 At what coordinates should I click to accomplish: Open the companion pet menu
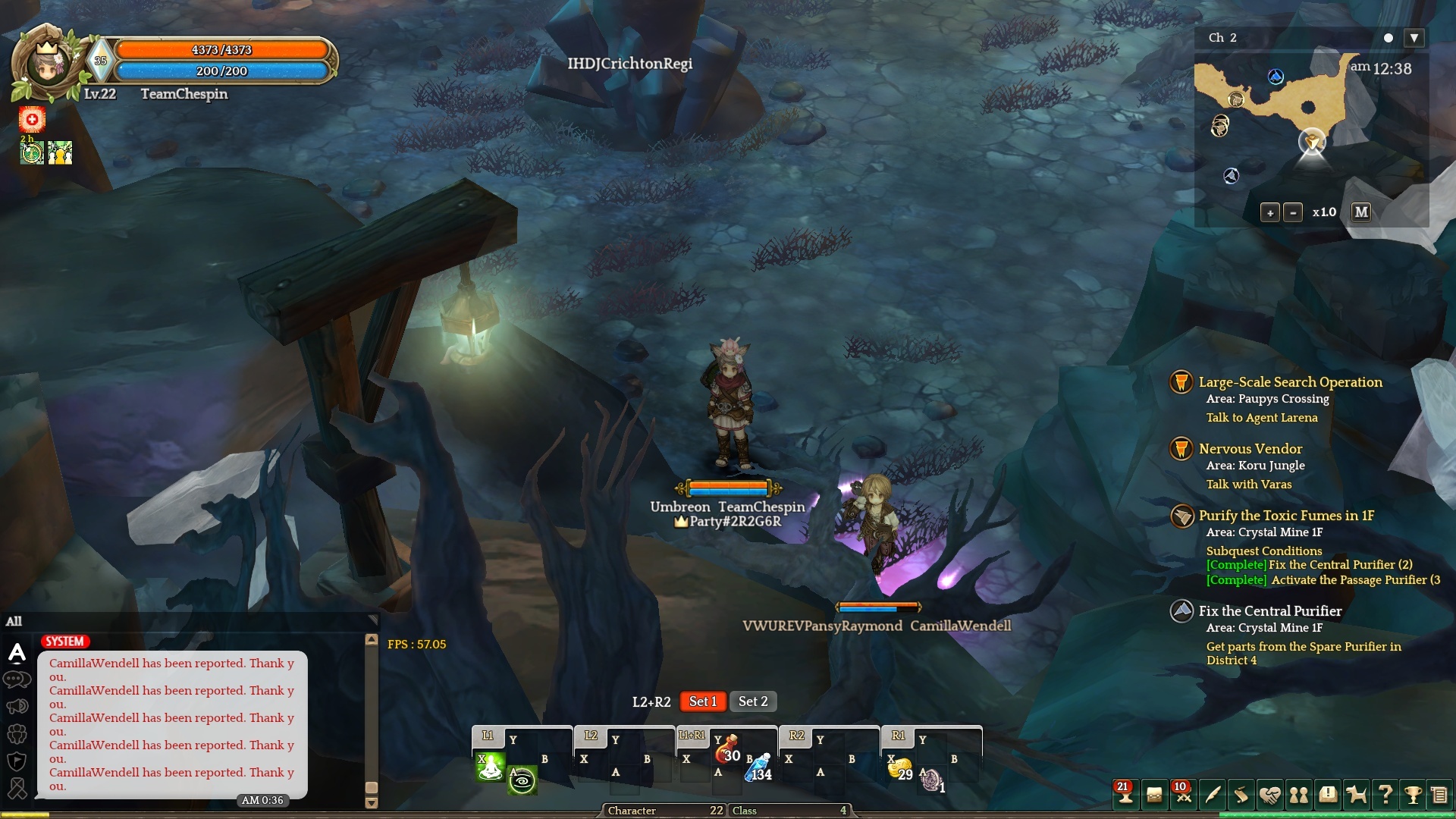tap(1356, 795)
